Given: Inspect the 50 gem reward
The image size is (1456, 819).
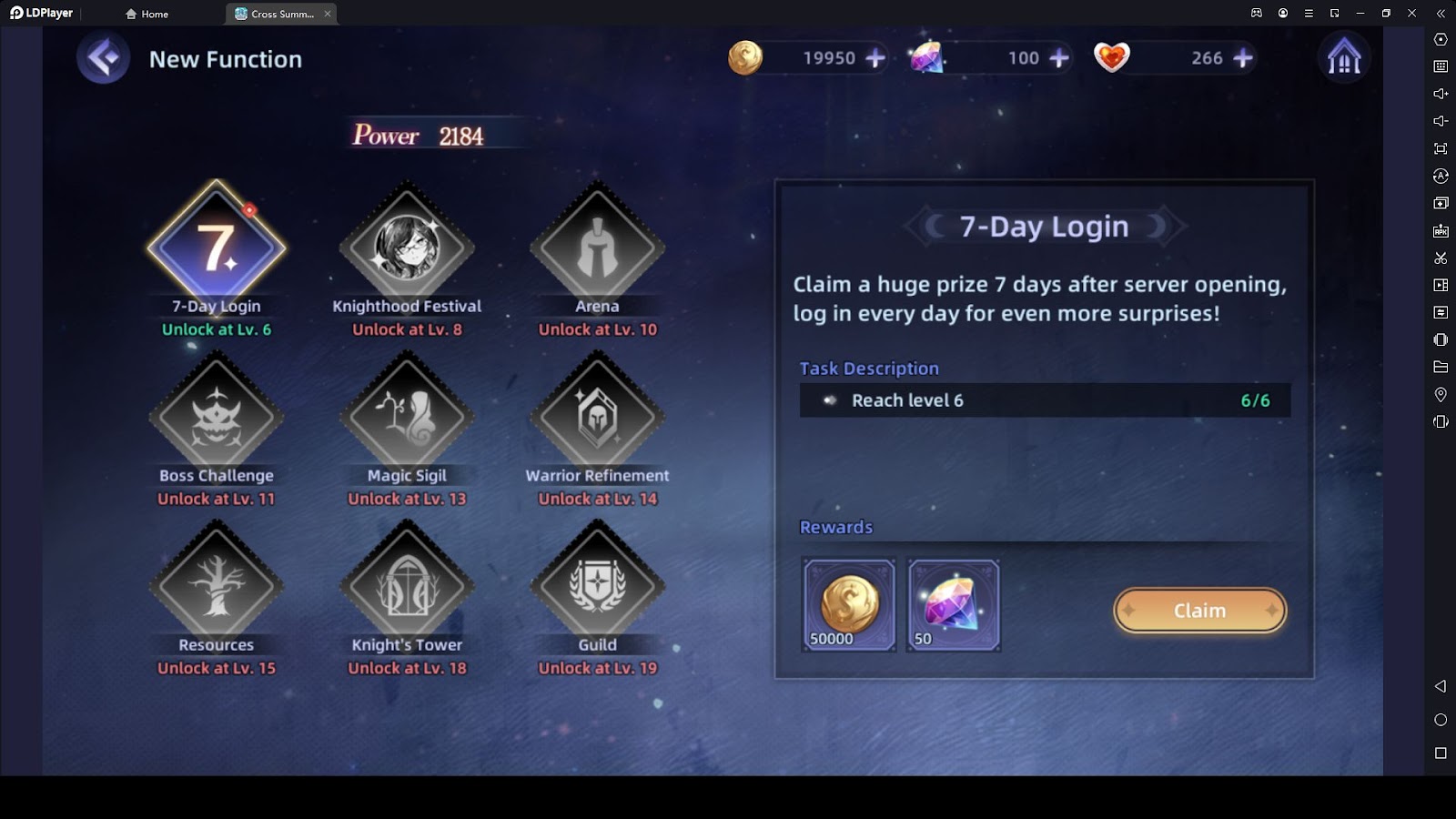Looking at the screenshot, I should (x=954, y=605).
